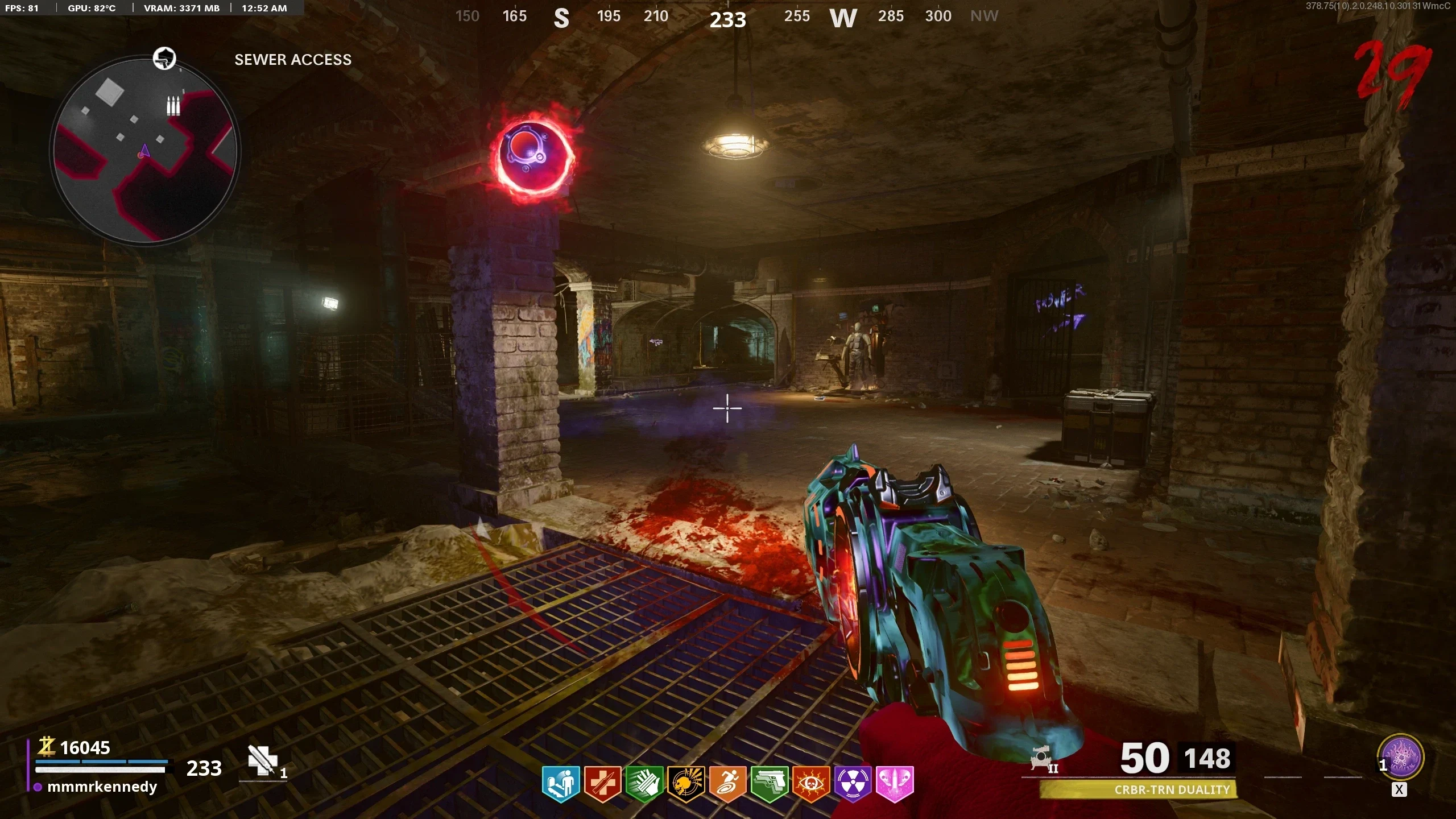The height and width of the screenshot is (819, 1456).
Task: Choose the purple radiation symbol perk icon
Action: (x=853, y=784)
